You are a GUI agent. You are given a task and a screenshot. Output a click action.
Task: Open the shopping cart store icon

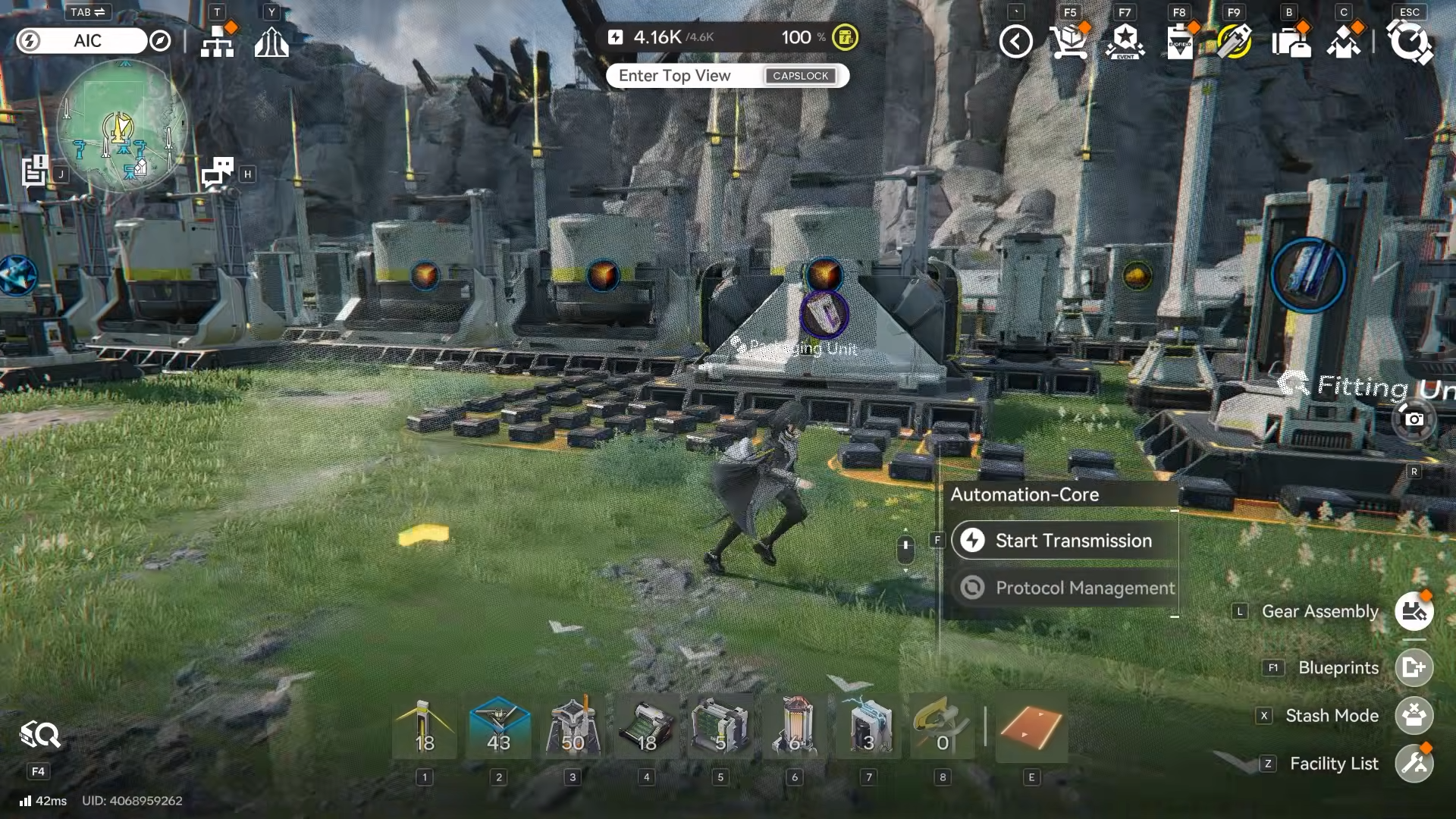coord(1069,42)
